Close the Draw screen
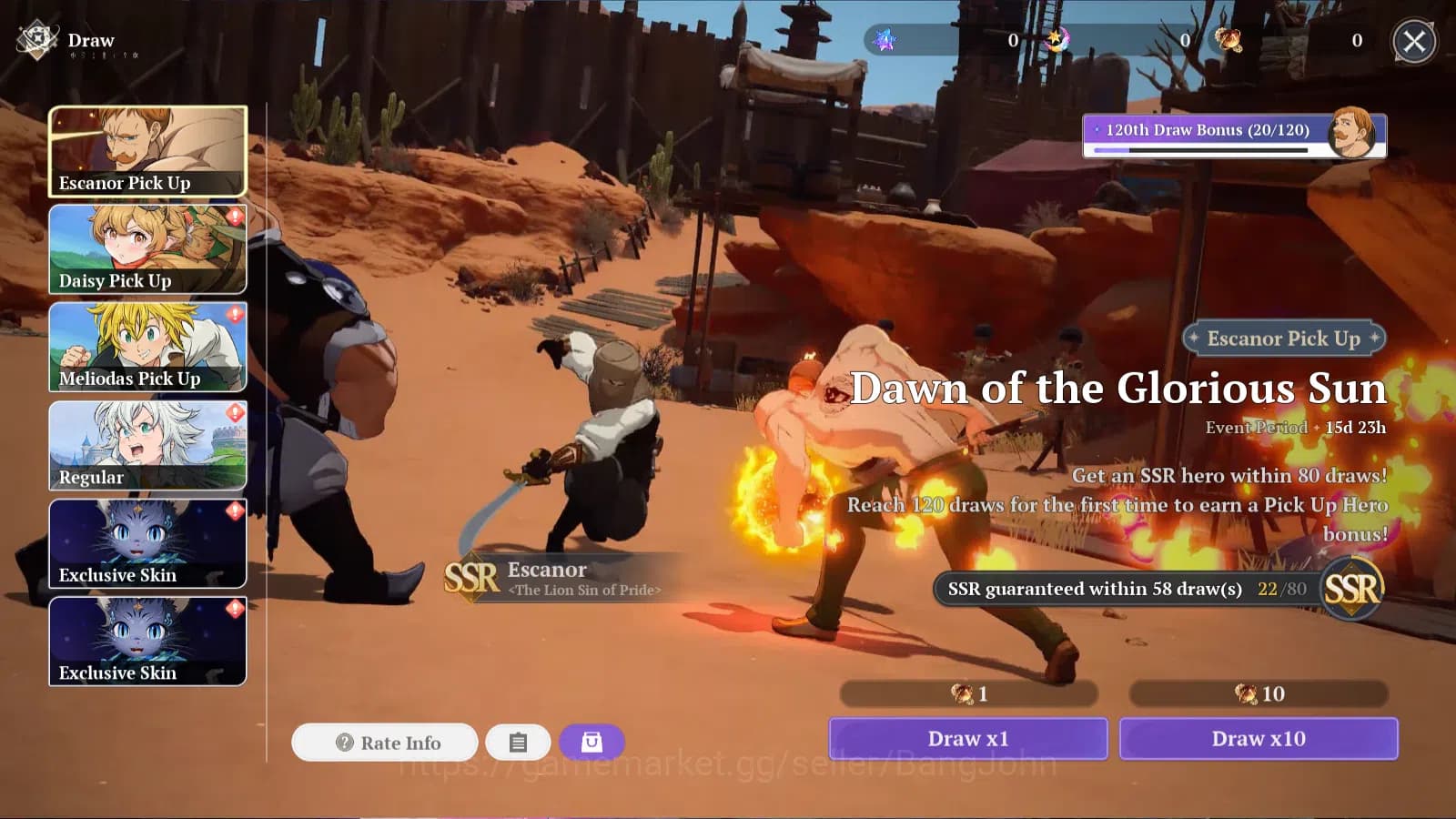1456x819 pixels. click(x=1414, y=41)
